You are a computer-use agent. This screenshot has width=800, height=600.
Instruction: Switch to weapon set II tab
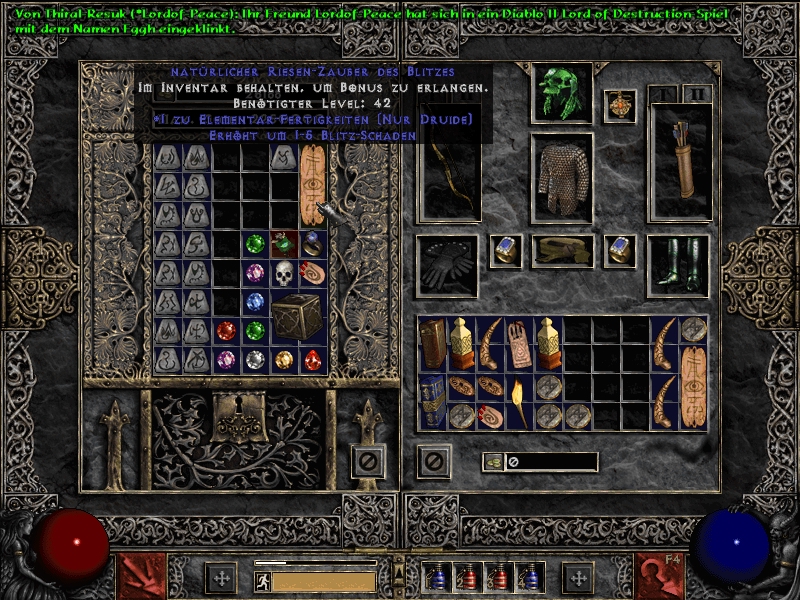697,94
